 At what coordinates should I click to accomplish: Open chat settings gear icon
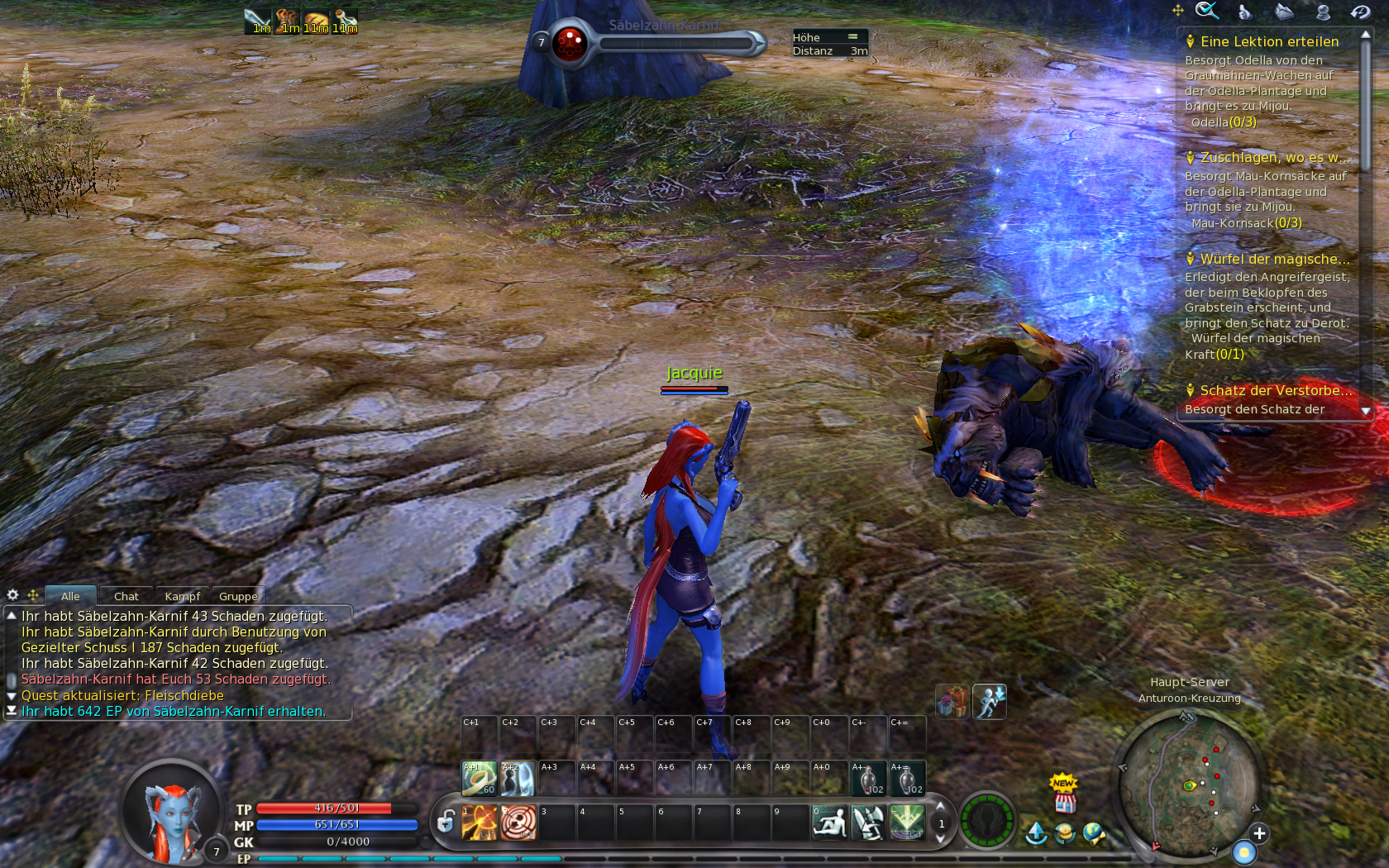click(x=12, y=595)
